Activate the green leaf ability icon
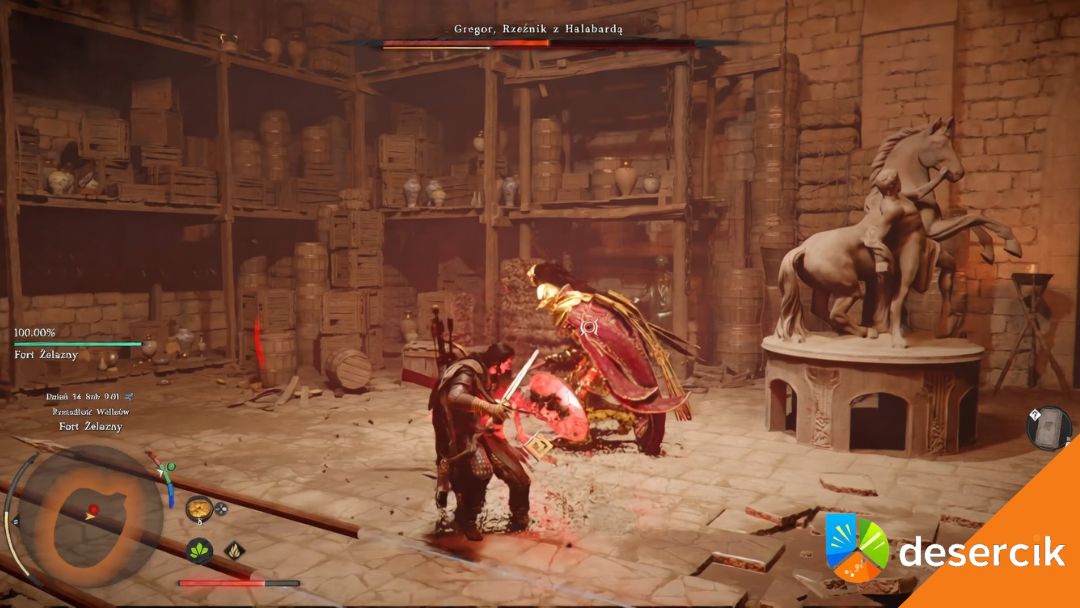This screenshot has height=608, width=1080. pyautogui.click(x=199, y=550)
